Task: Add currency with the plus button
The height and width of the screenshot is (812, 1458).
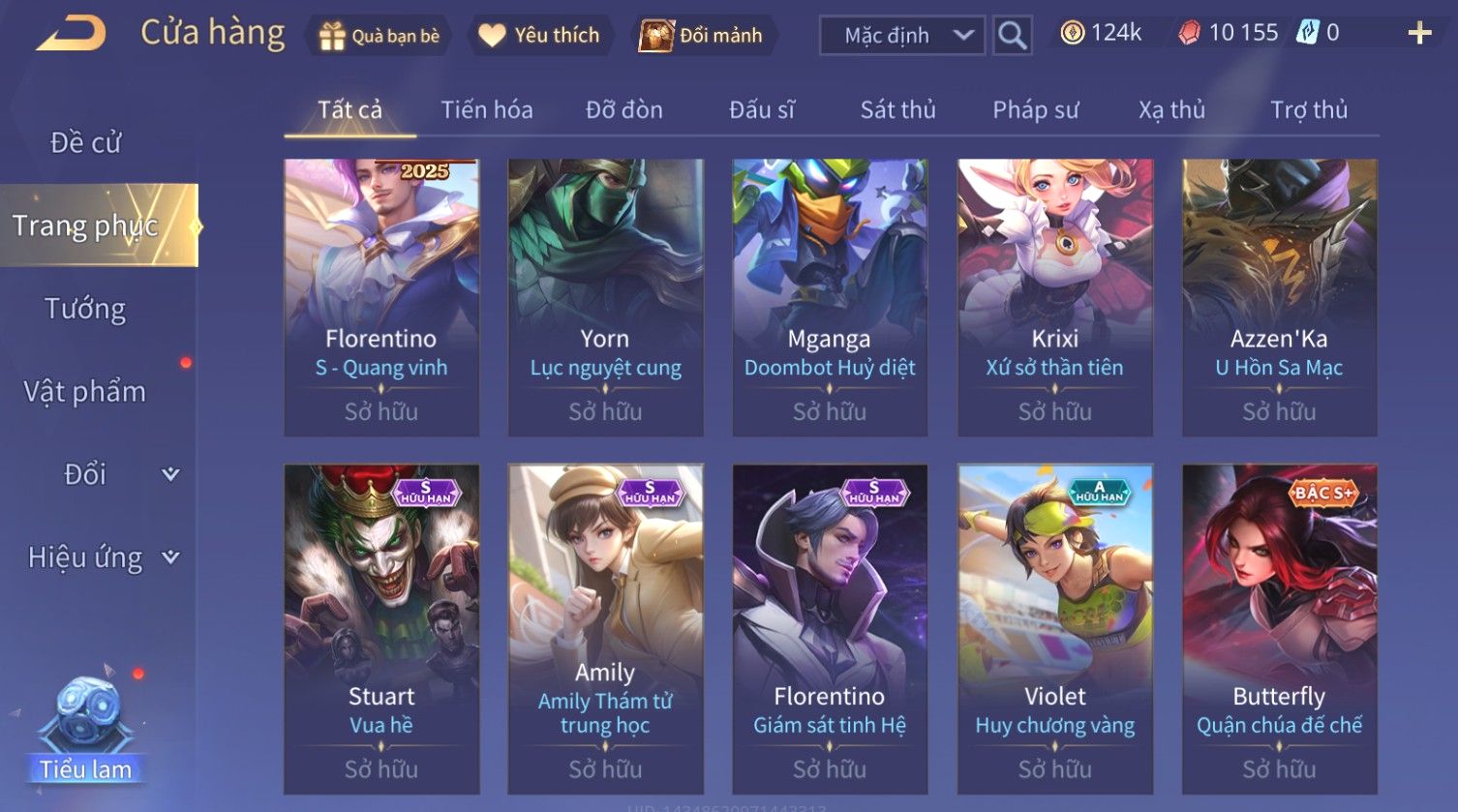Action: [1419, 34]
